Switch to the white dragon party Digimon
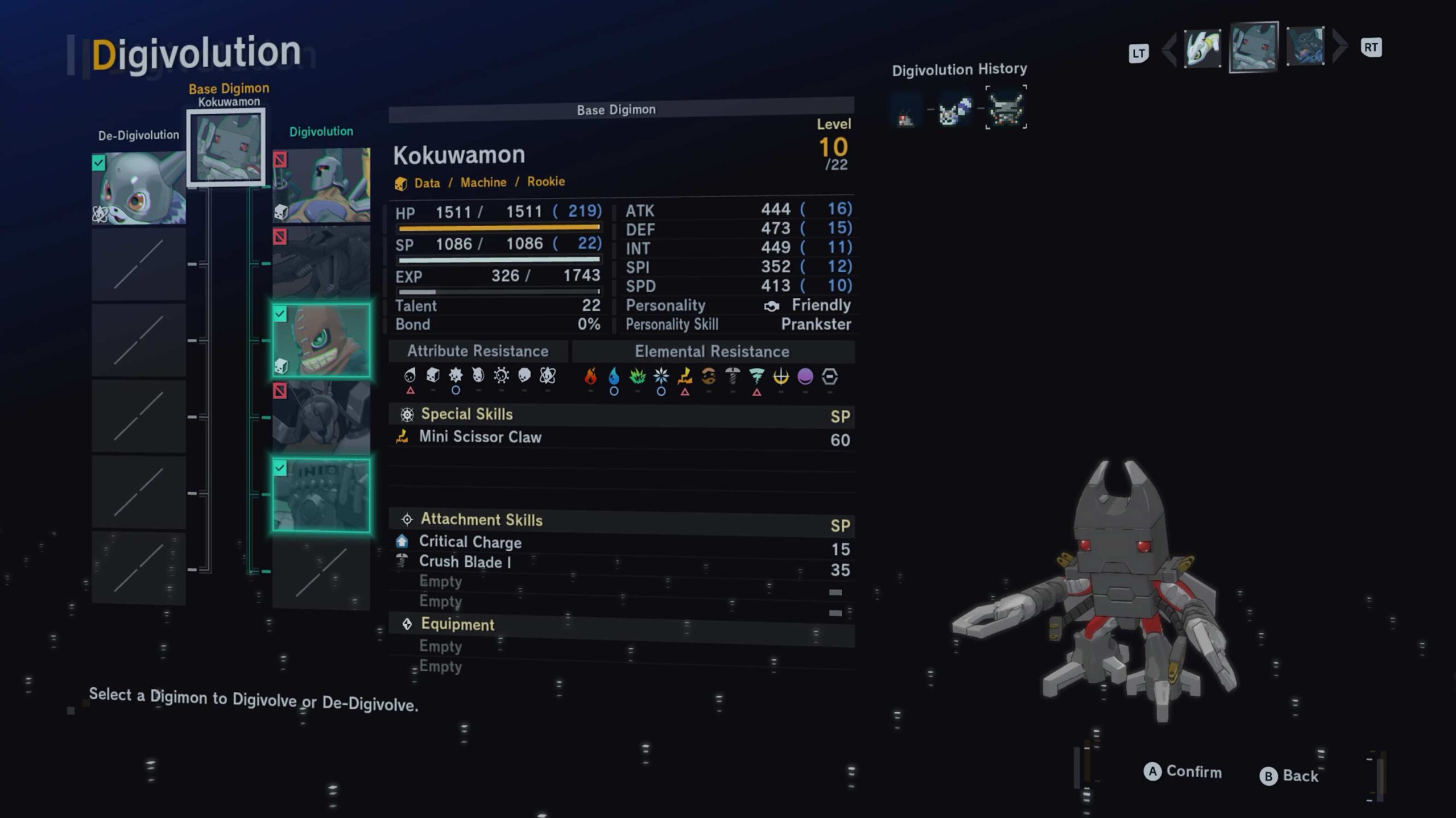This screenshot has width=1456, height=818. click(x=1202, y=49)
